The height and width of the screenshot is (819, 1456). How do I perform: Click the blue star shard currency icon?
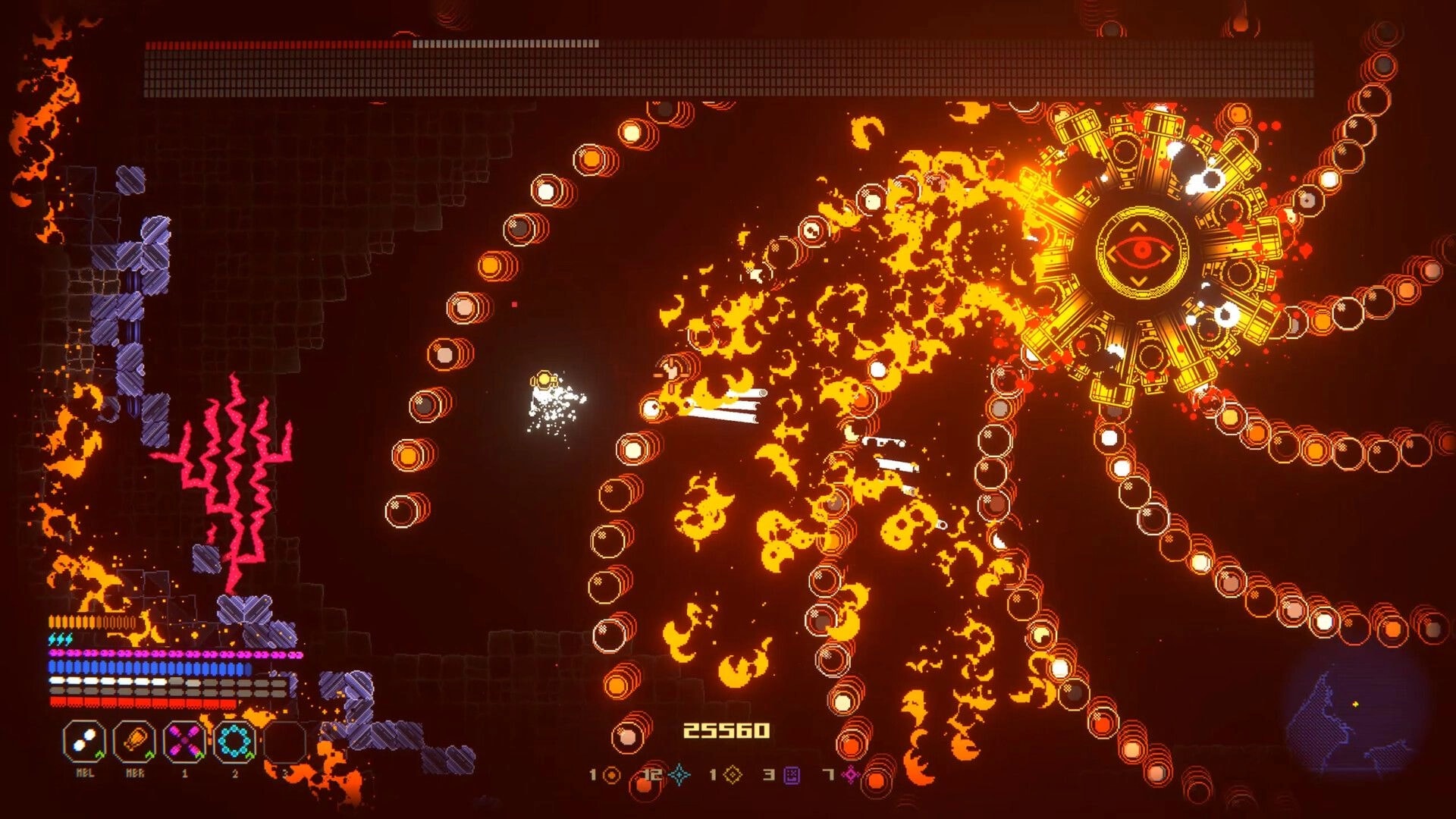[679, 774]
